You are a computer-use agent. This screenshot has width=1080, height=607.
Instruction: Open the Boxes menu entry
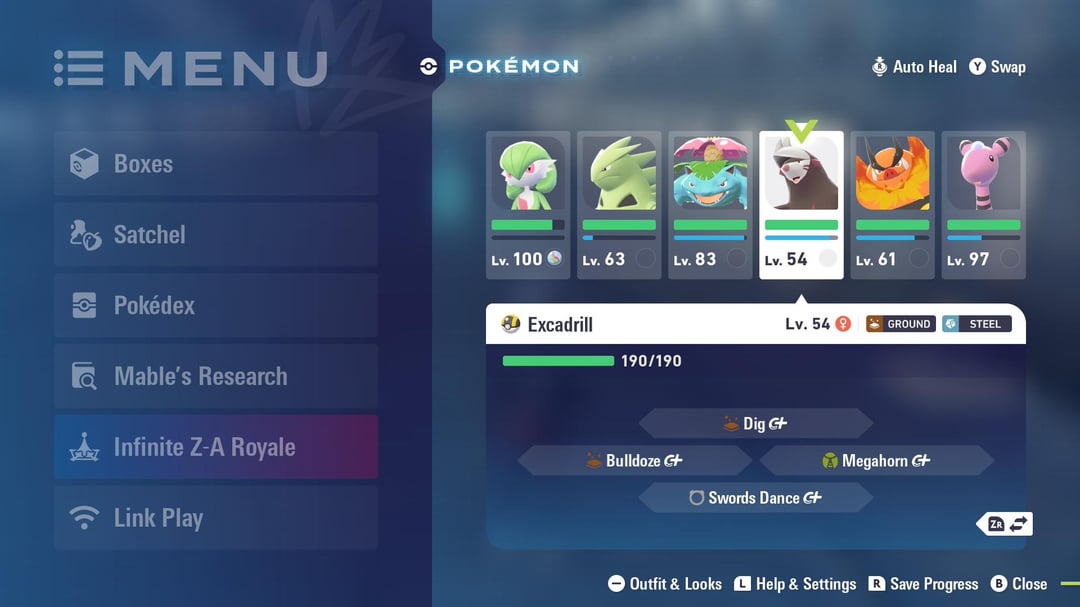point(216,164)
